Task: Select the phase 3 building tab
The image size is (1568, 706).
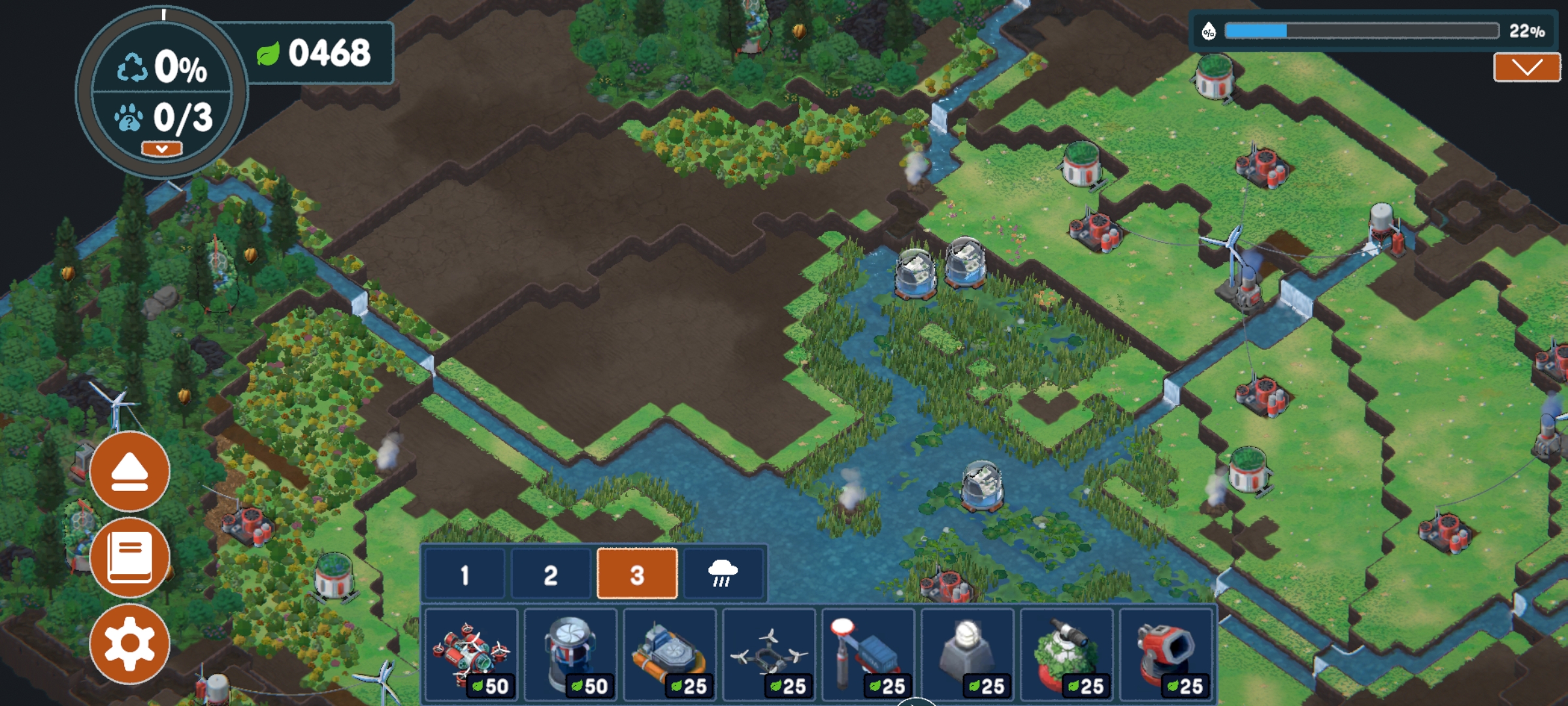Action: pos(637,575)
